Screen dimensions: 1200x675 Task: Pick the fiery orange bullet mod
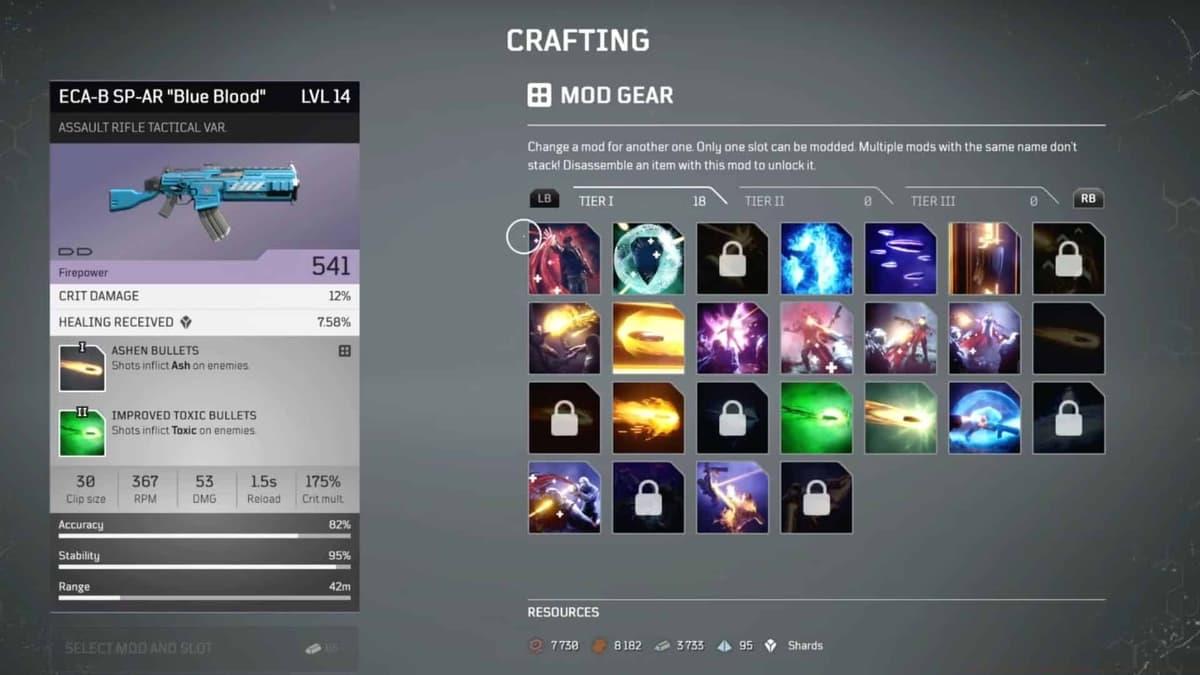point(648,418)
